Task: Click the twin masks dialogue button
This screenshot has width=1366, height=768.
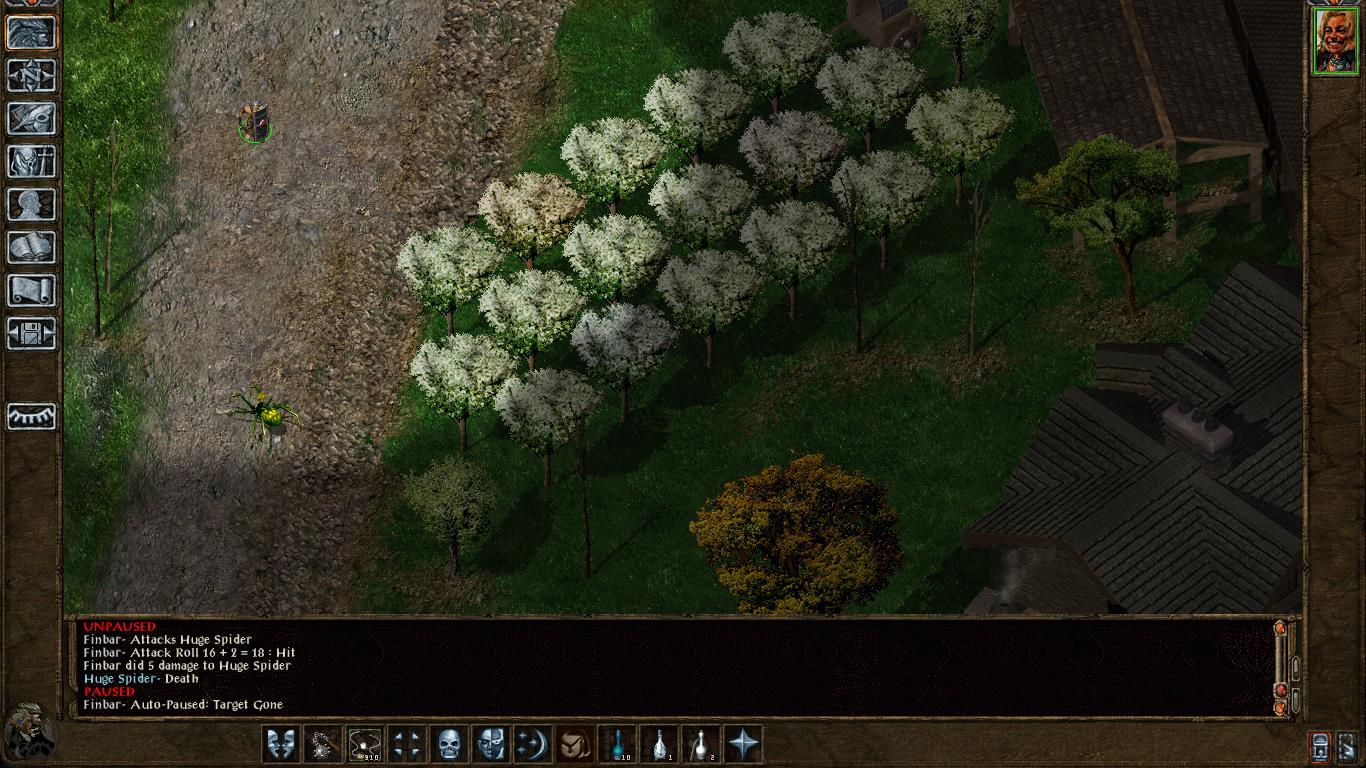Action: click(x=280, y=744)
